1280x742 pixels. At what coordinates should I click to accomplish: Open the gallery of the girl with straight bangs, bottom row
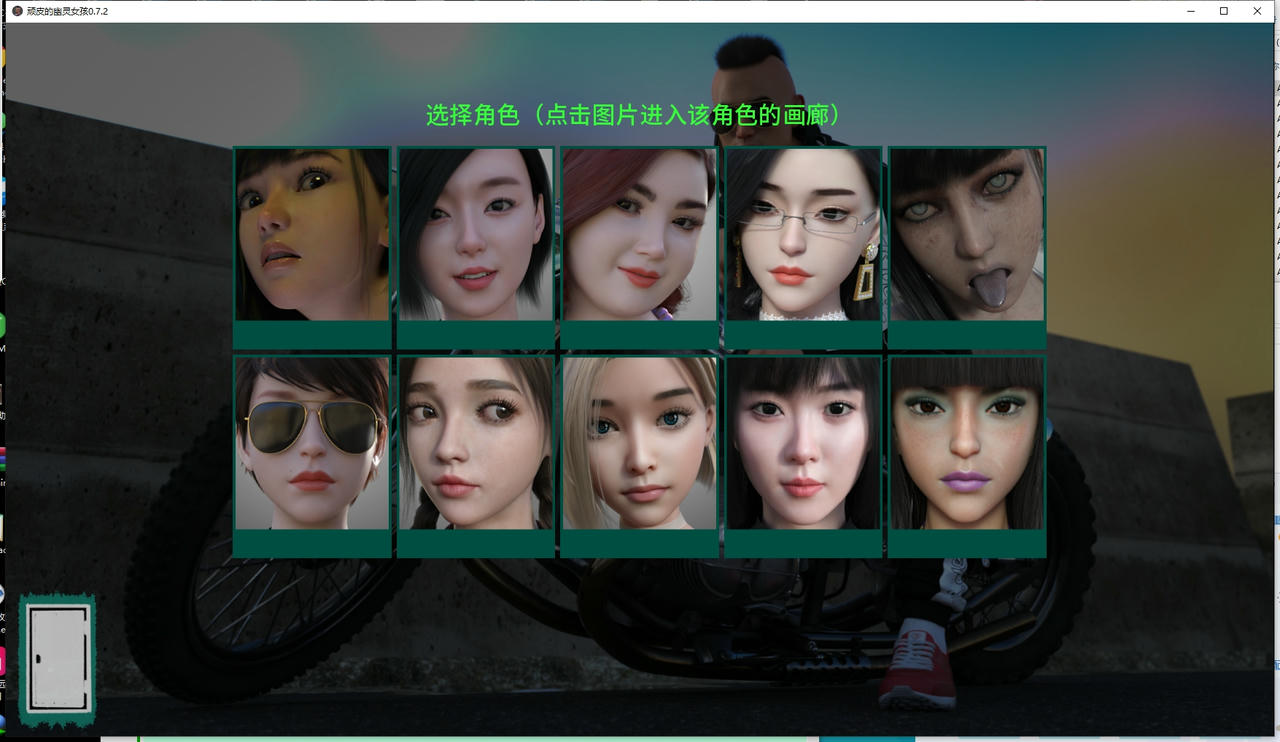coord(804,446)
